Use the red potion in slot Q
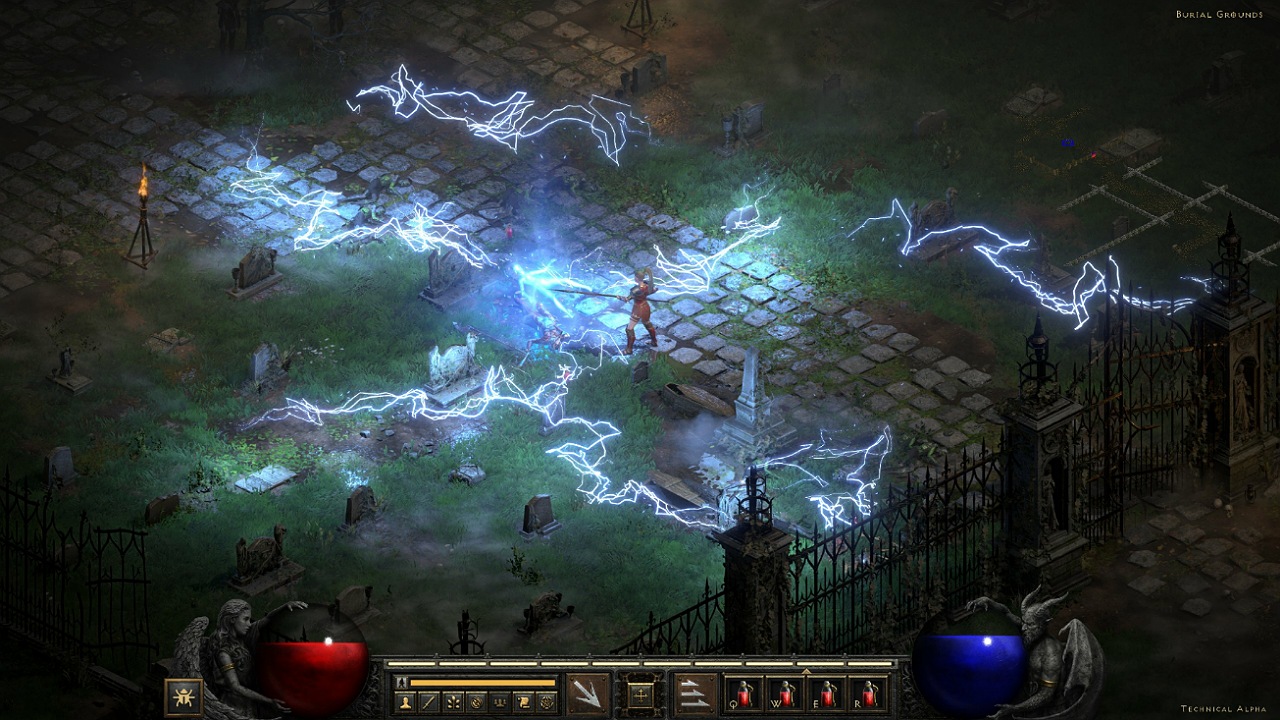 (x=744, y=694)
